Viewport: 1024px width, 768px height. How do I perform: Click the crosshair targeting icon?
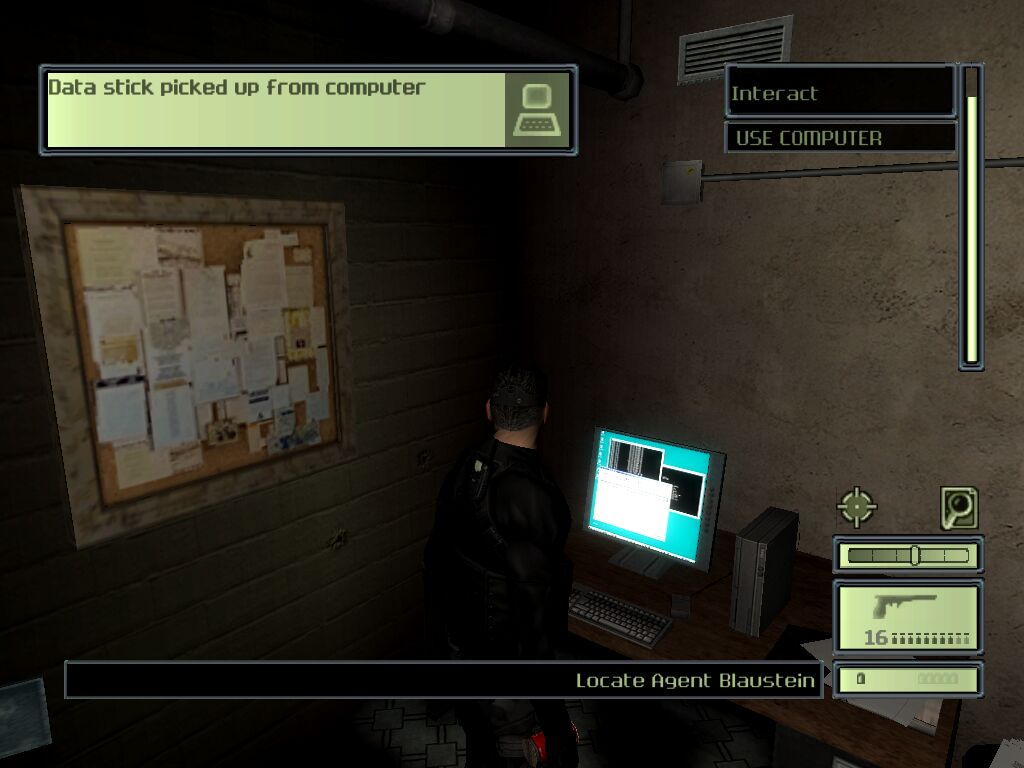pos(857,507)
